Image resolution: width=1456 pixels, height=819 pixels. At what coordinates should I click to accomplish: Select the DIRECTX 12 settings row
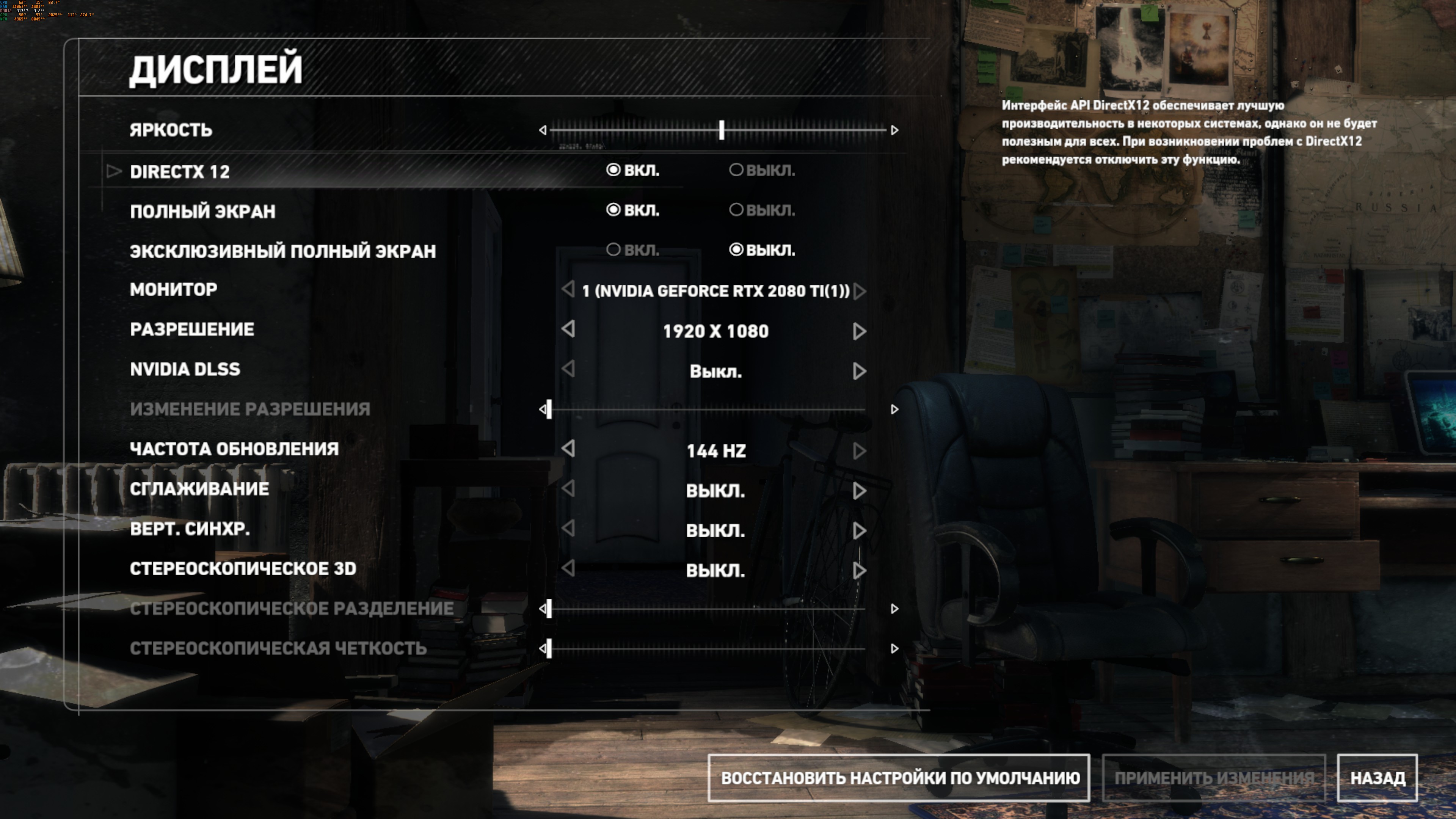[180, 171]
